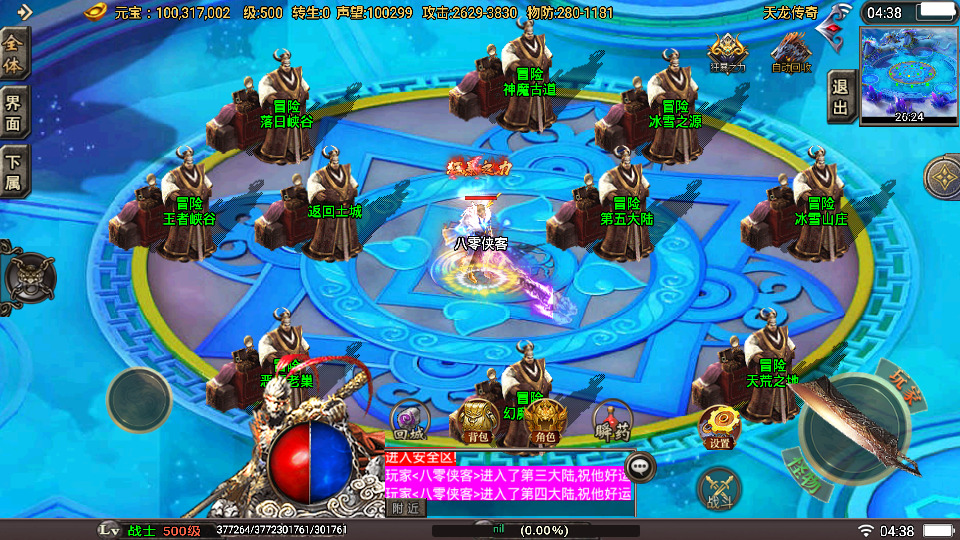
Task: Click the beast-head medallion on the left edge
Action: (22, 276)
